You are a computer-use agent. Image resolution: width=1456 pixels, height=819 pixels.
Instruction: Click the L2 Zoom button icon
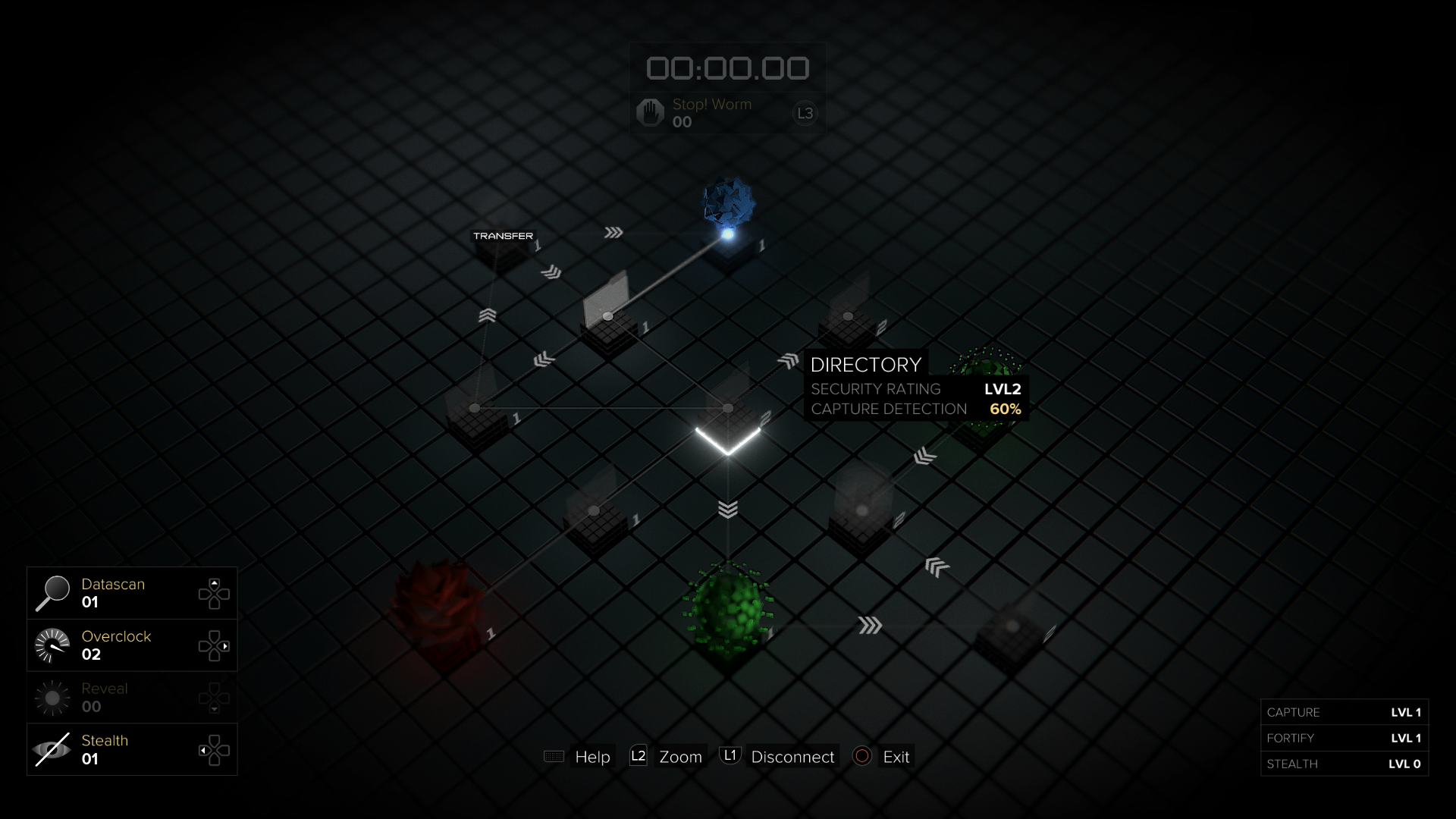tap(638, 756)
